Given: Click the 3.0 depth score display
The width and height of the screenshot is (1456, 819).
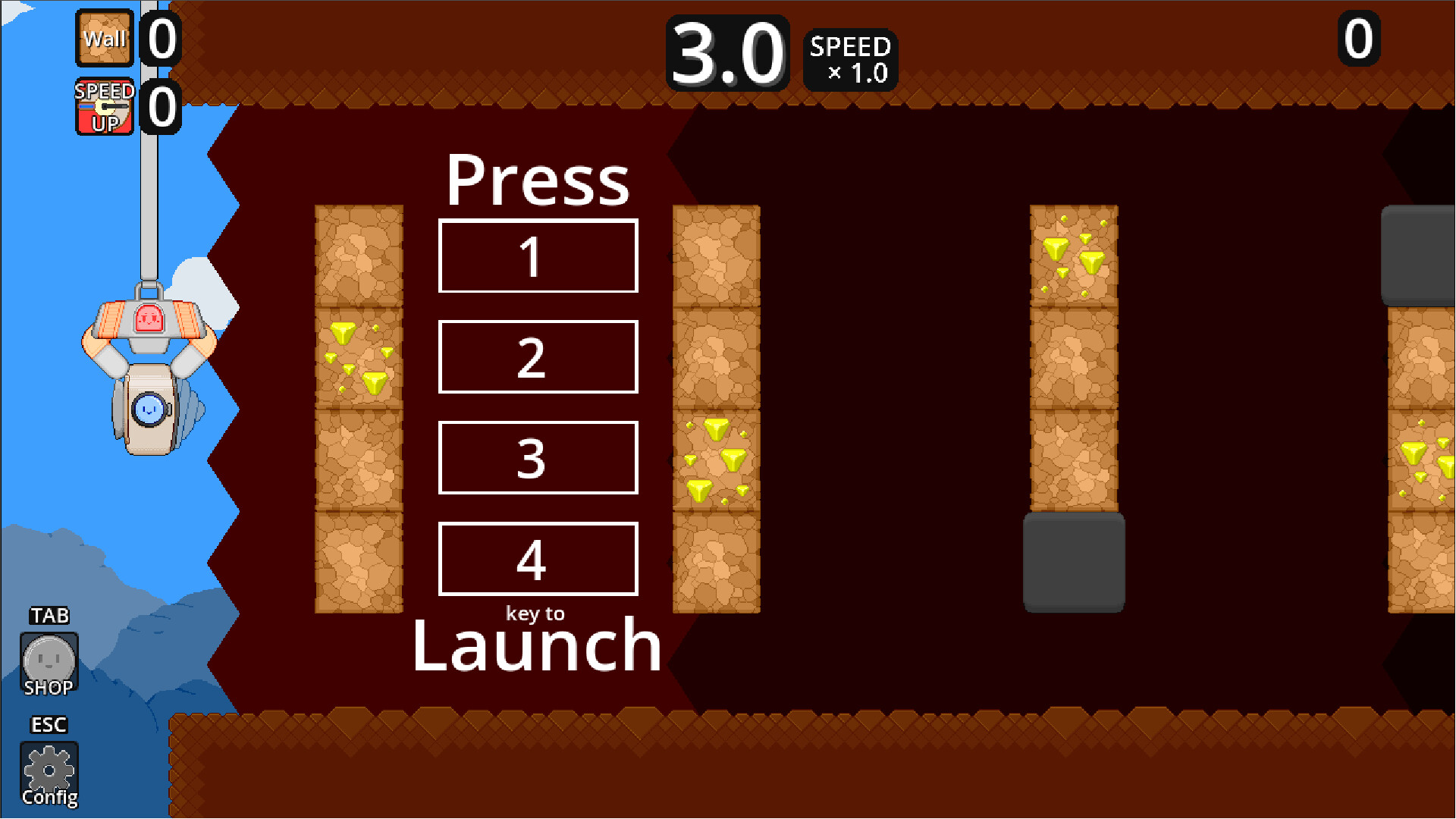Looking at the screenshot, I should click(x=726, y=53).
